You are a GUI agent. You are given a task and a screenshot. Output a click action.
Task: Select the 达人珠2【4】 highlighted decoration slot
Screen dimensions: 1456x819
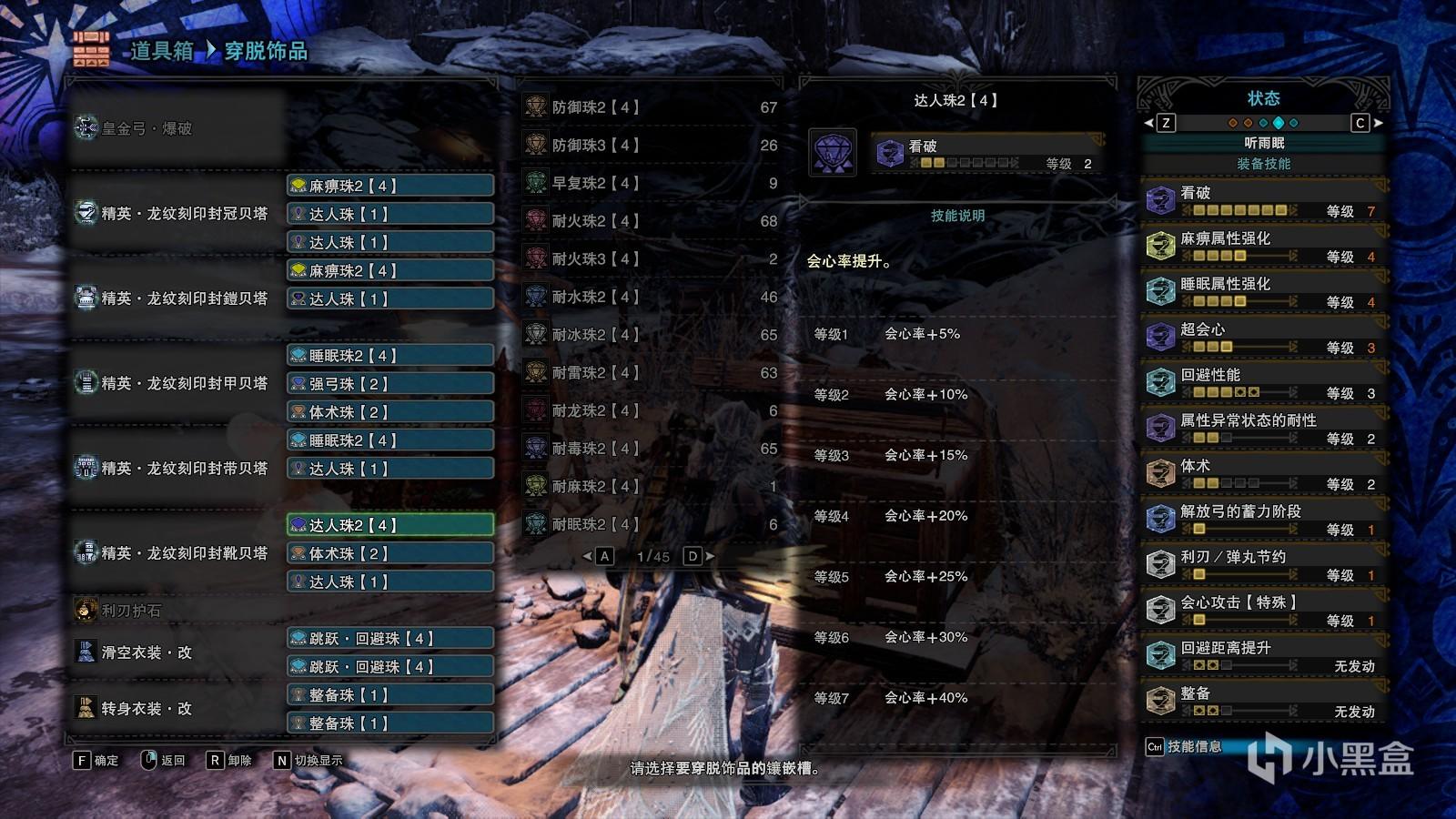click(390, 525)
